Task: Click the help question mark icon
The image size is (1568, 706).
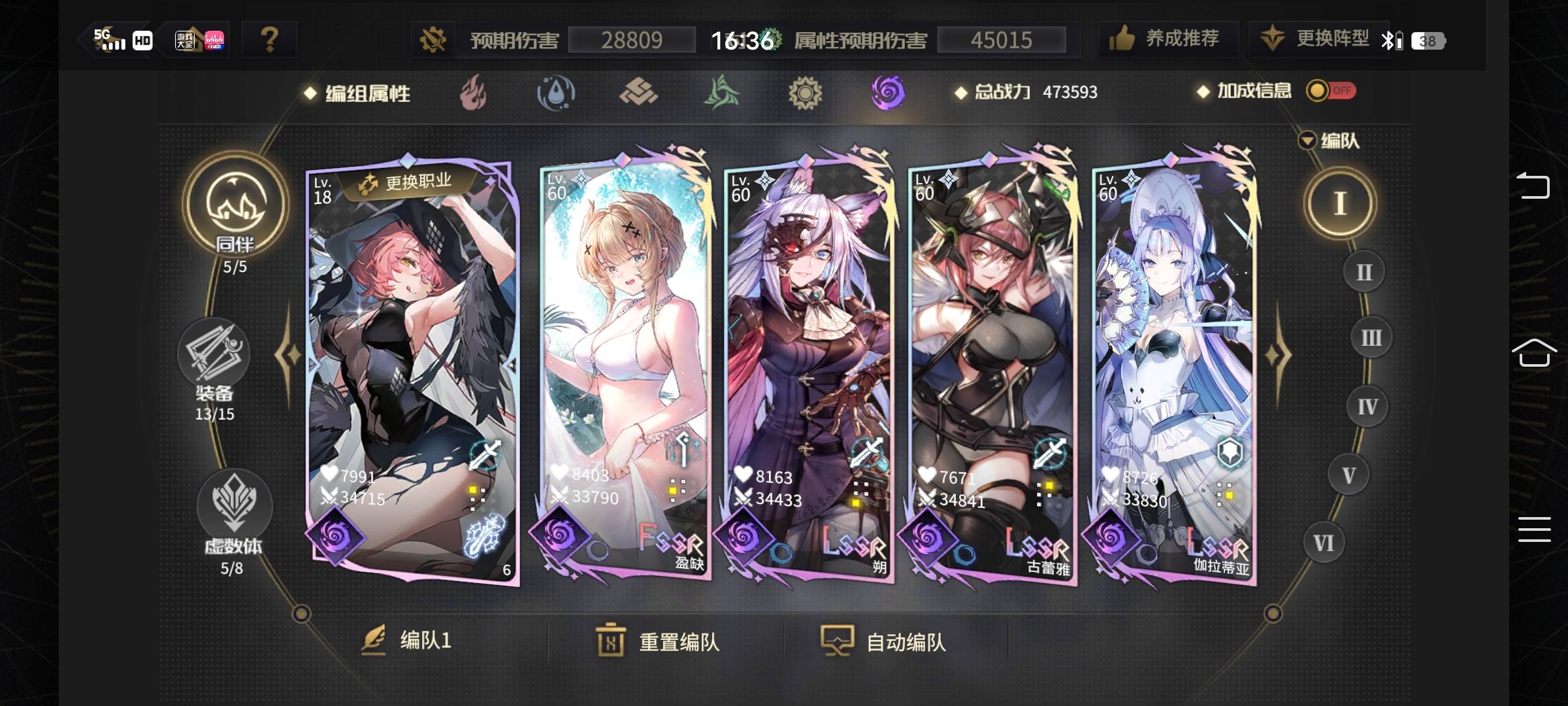Action: point(270,38)
